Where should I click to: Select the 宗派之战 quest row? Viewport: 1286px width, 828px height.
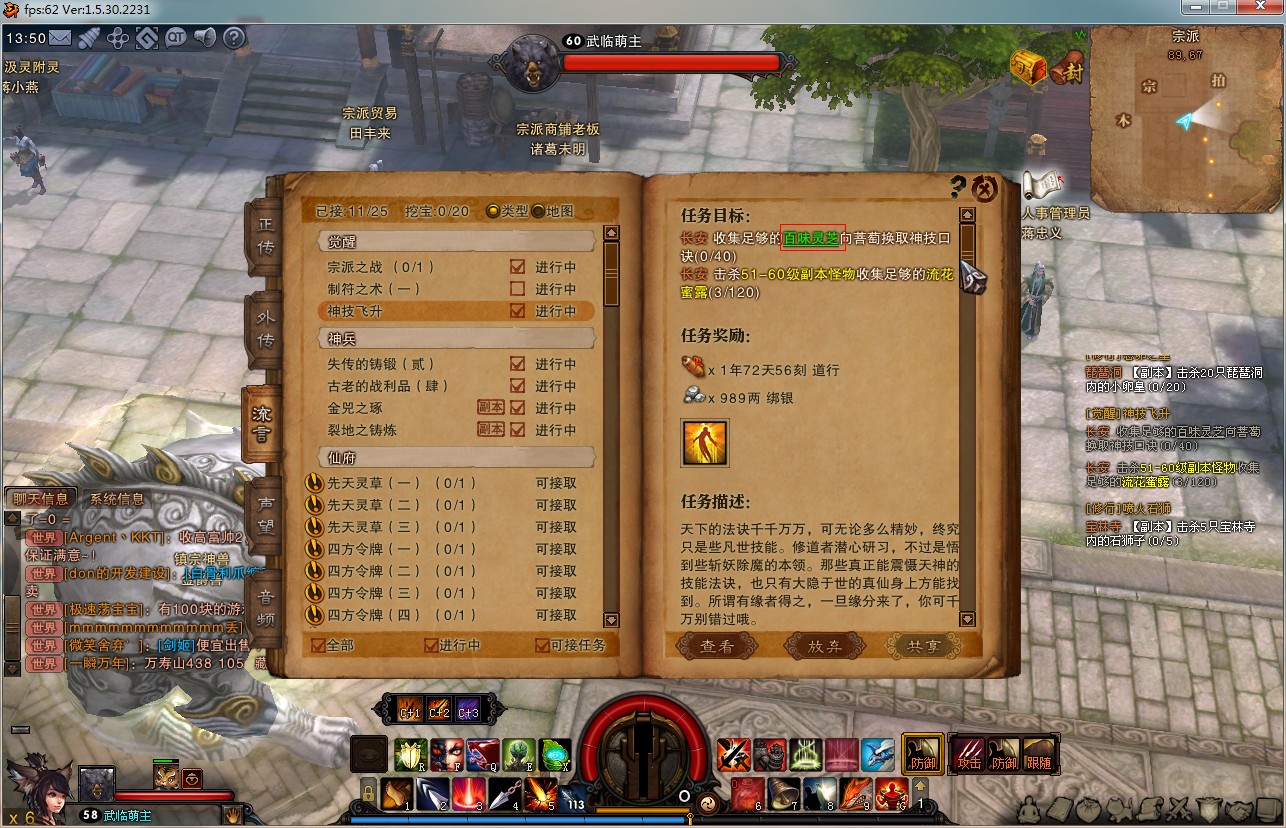click(380, 267)
